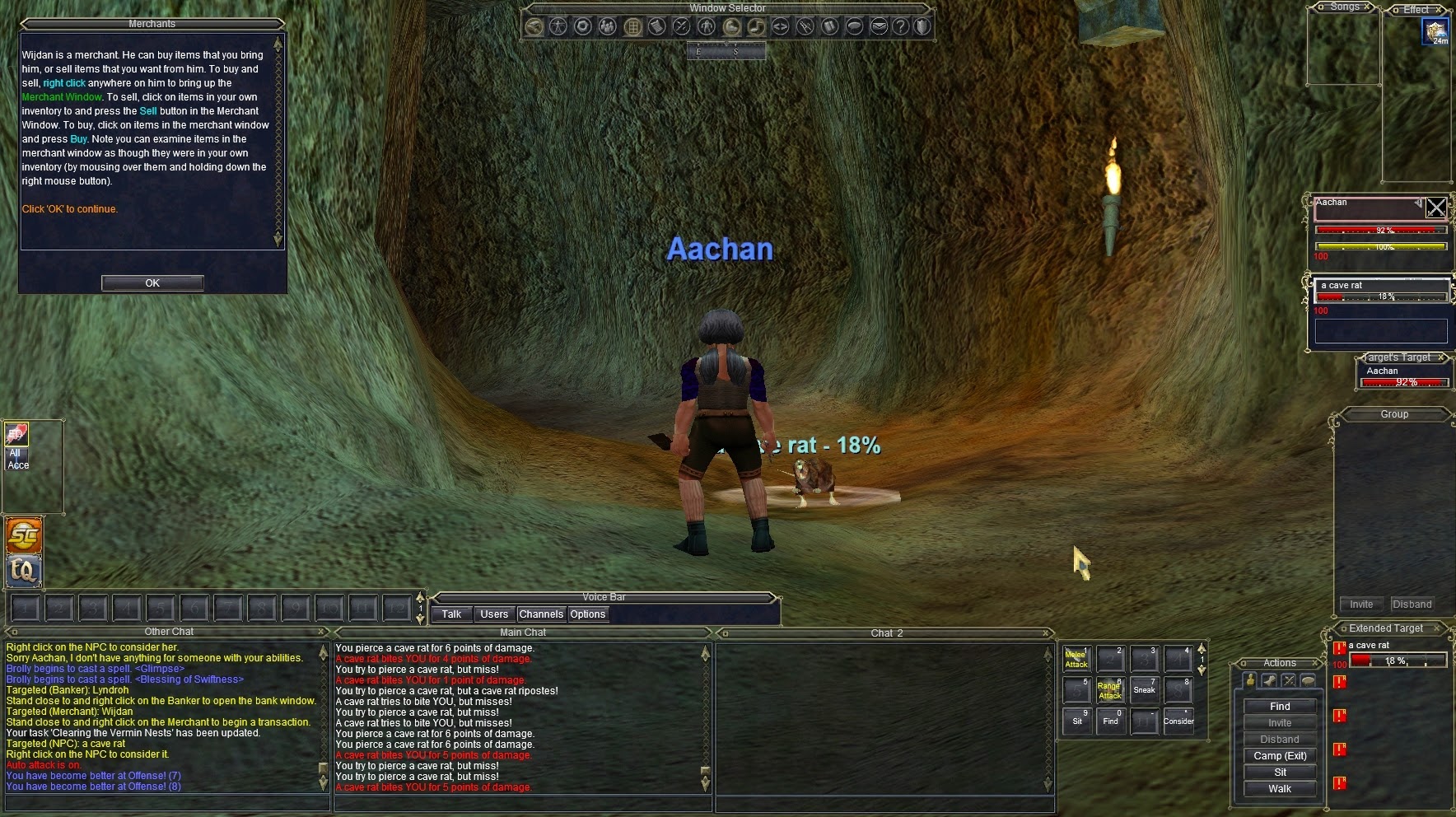The image size is (1456, 817).
Task: Open the SC marketplace icon
Action: point(24,536)
